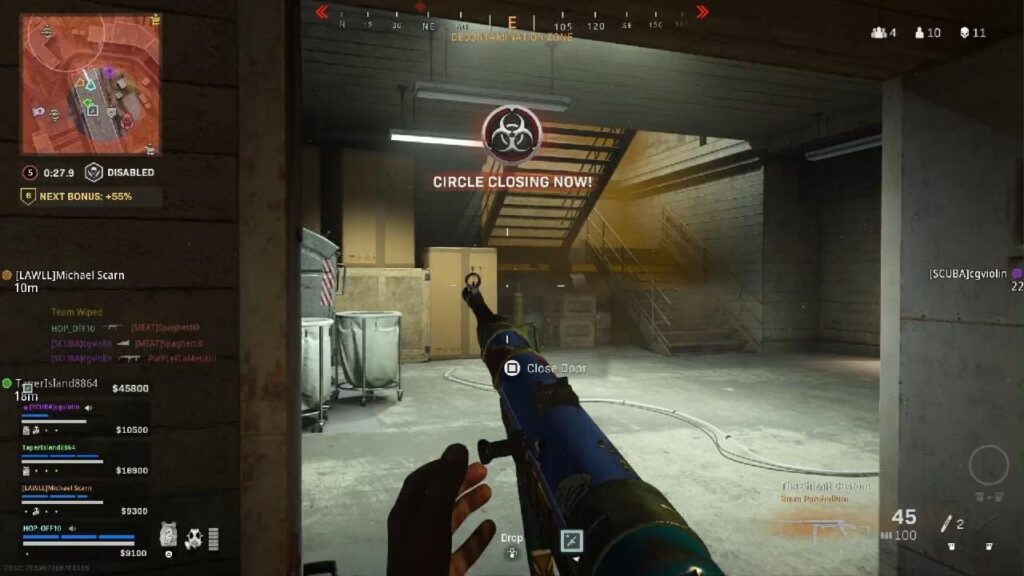Click the gulag DISABLED skull icon
Viewport: 1024px width, 576px height.
tap(94, 172)
